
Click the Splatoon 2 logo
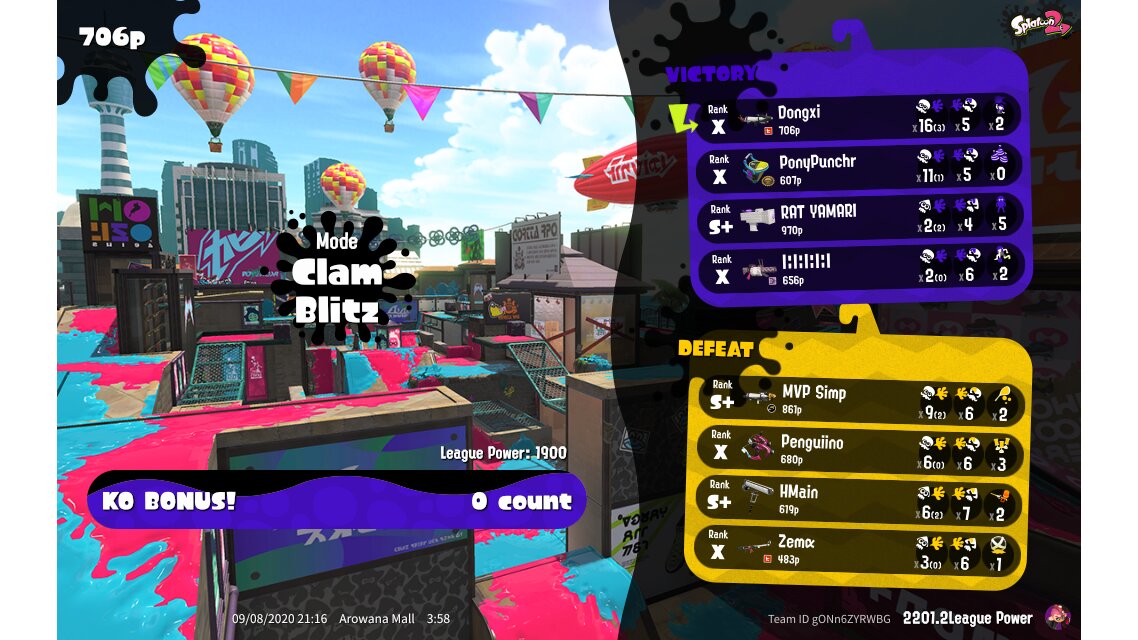tap(1040, 24)
